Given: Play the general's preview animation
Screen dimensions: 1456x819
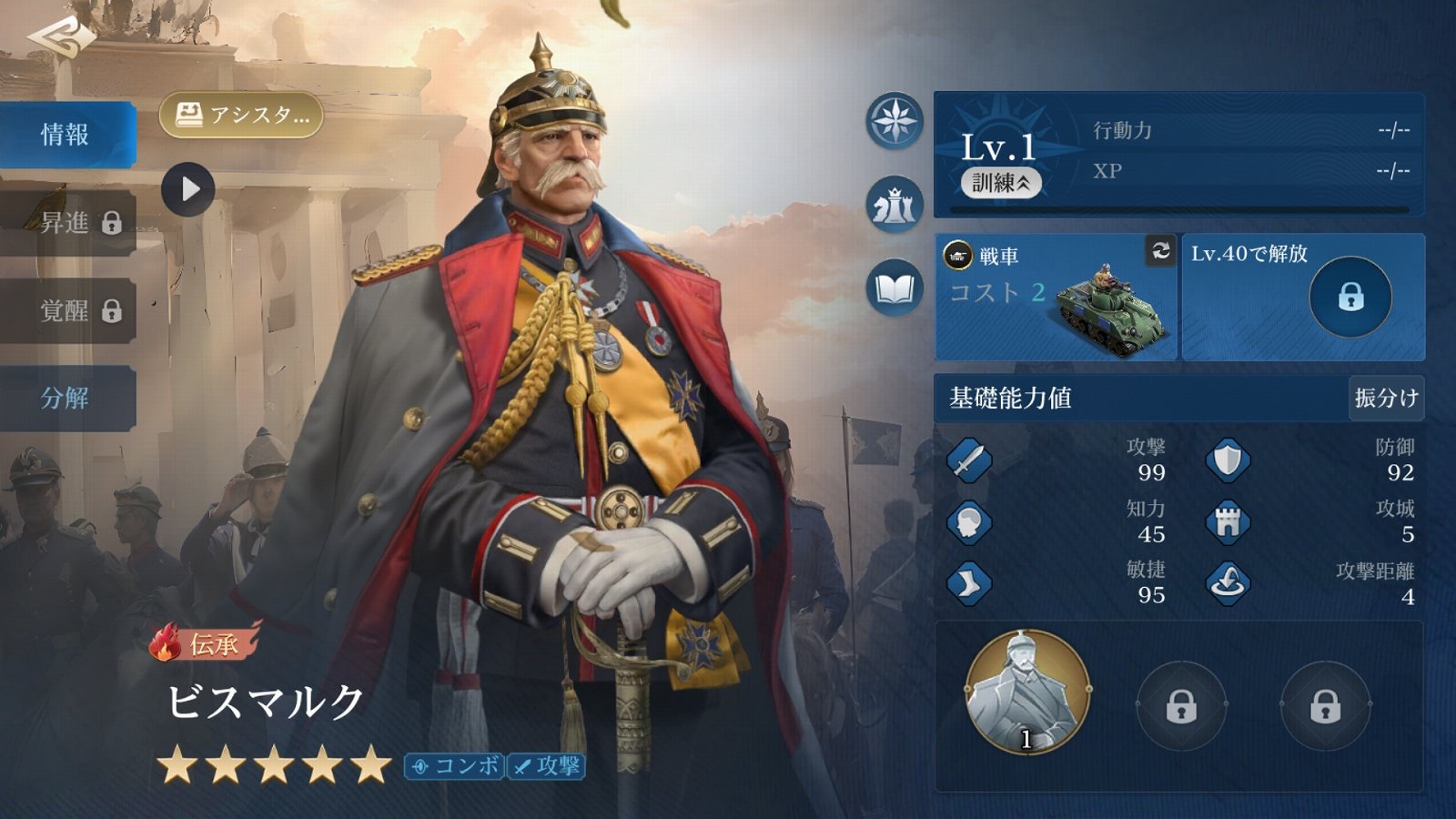Looking at the screenshot, I should click(x=188, y=189).
